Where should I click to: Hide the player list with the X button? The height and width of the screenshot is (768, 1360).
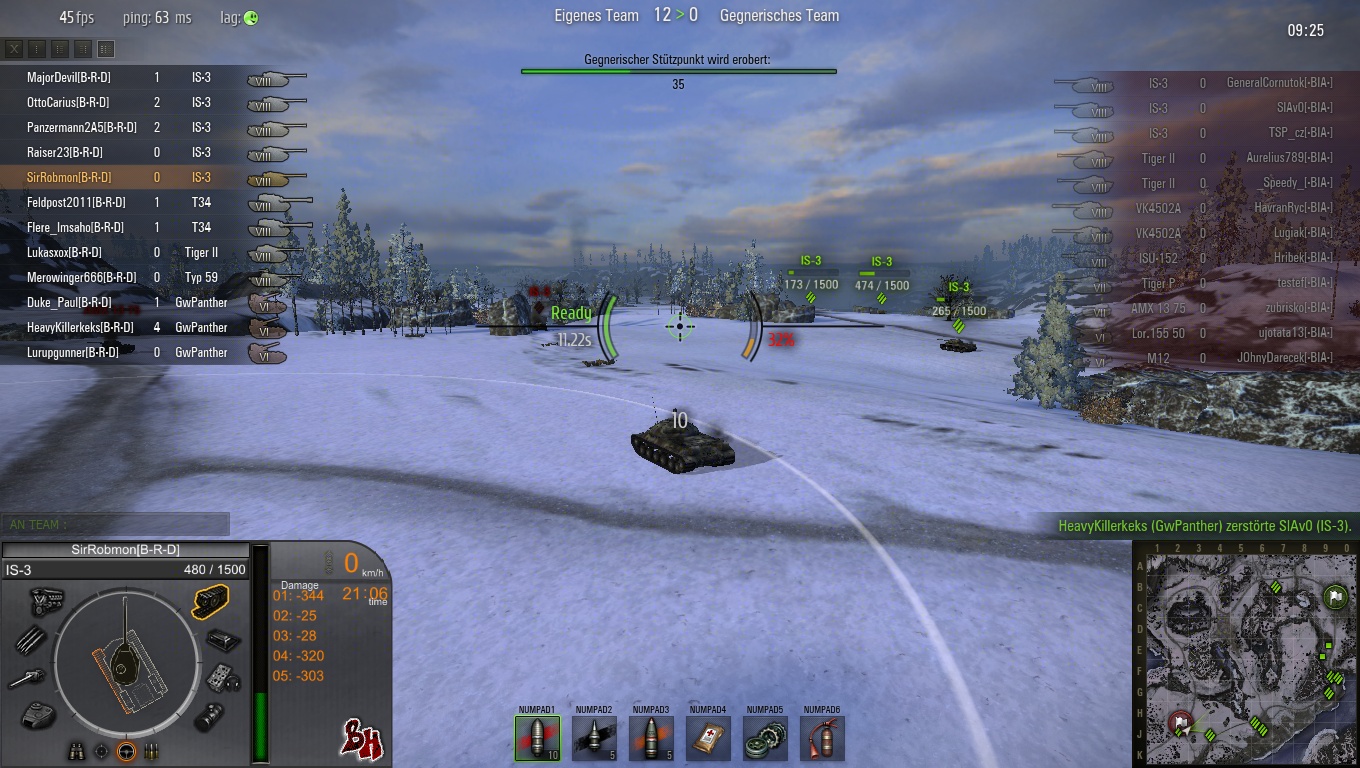tap(14, 49)
